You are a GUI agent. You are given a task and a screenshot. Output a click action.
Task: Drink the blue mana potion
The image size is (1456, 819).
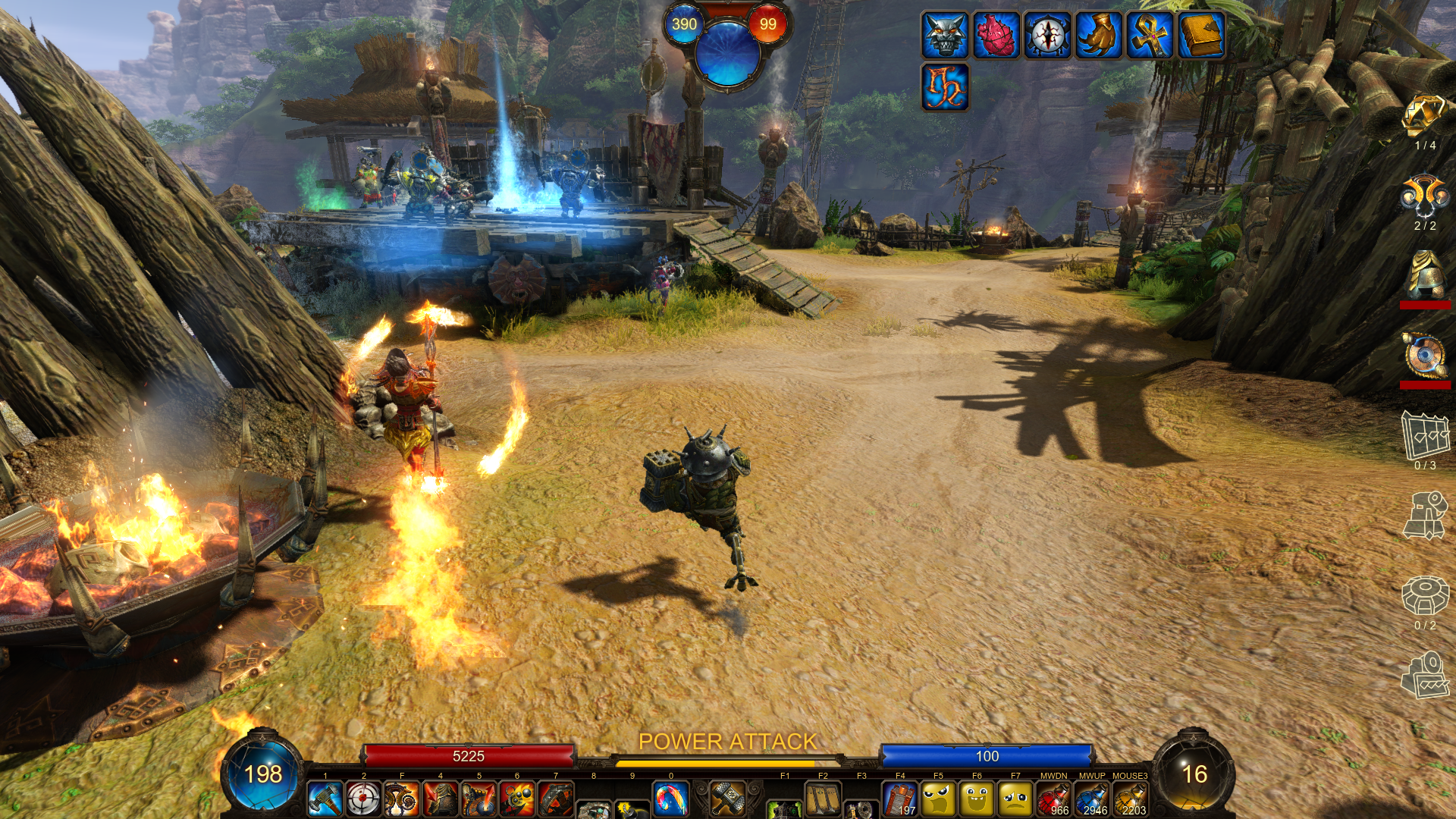(x=1092, y=799)
